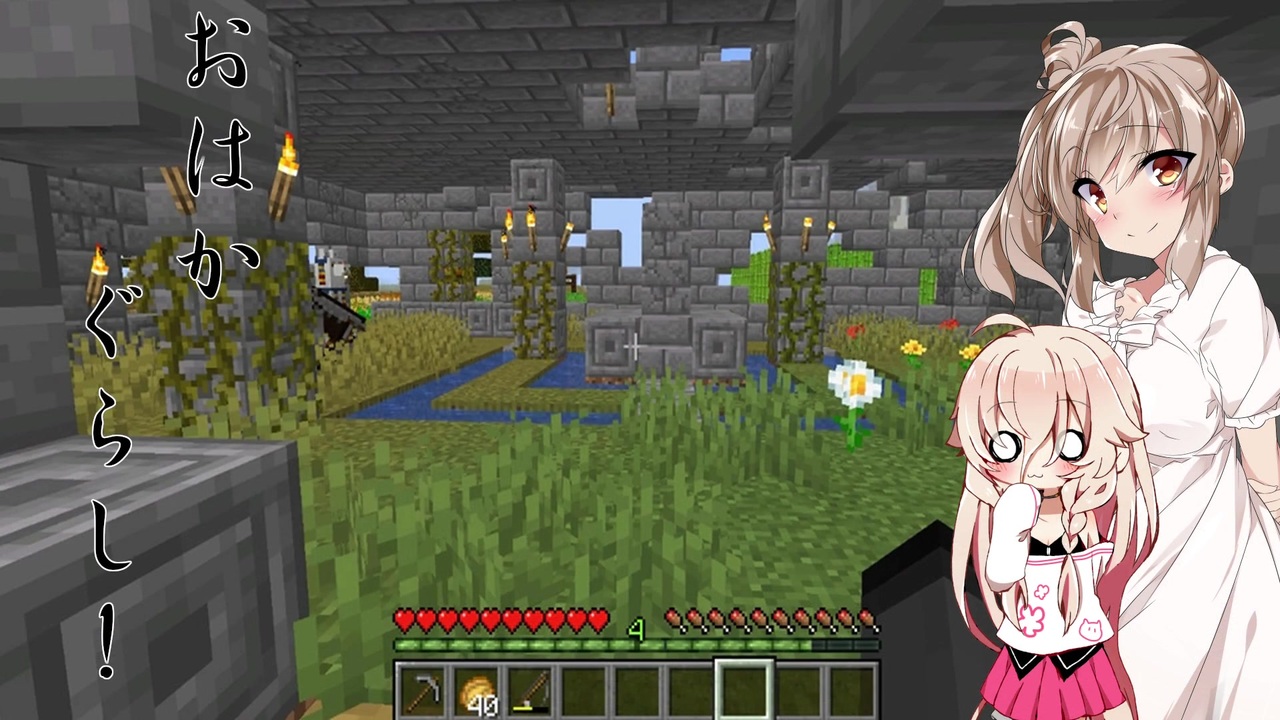The height and width of the screenshot is (720, 1280).
Task: Click the leftmost heart in the health bar
Action: (406, 622)
